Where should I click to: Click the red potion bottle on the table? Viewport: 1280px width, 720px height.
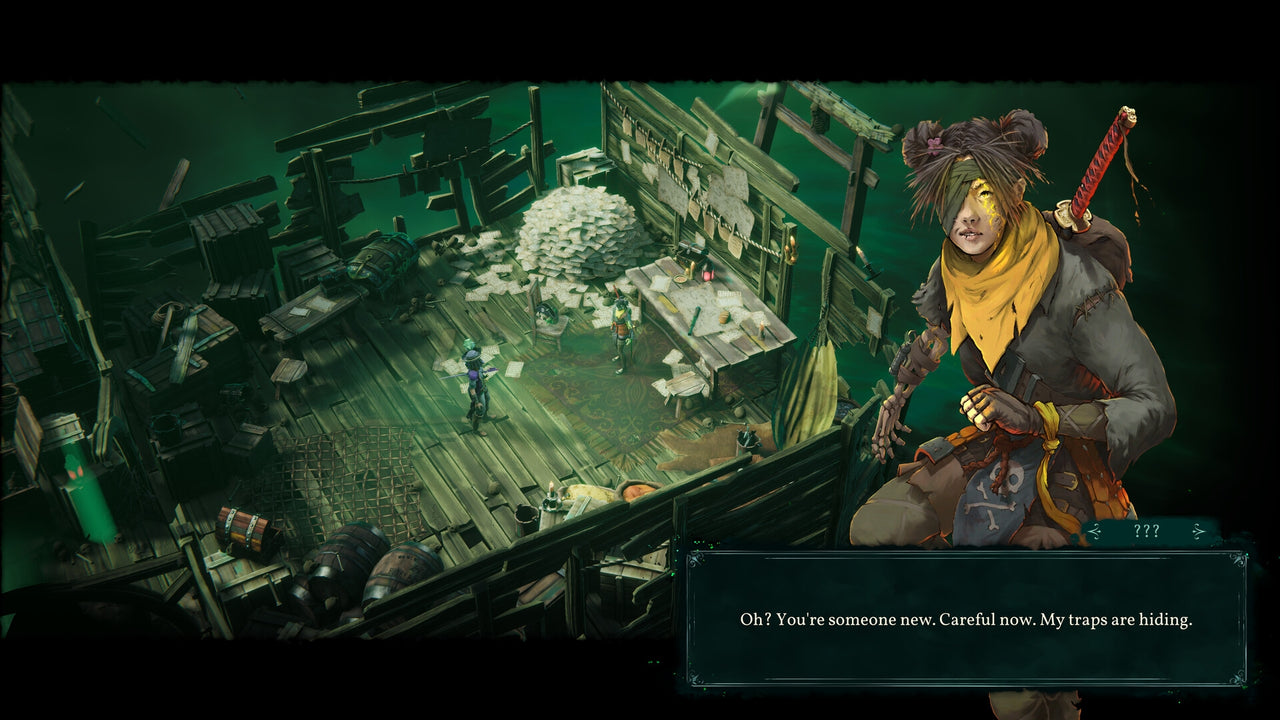[x=707, y=273]
